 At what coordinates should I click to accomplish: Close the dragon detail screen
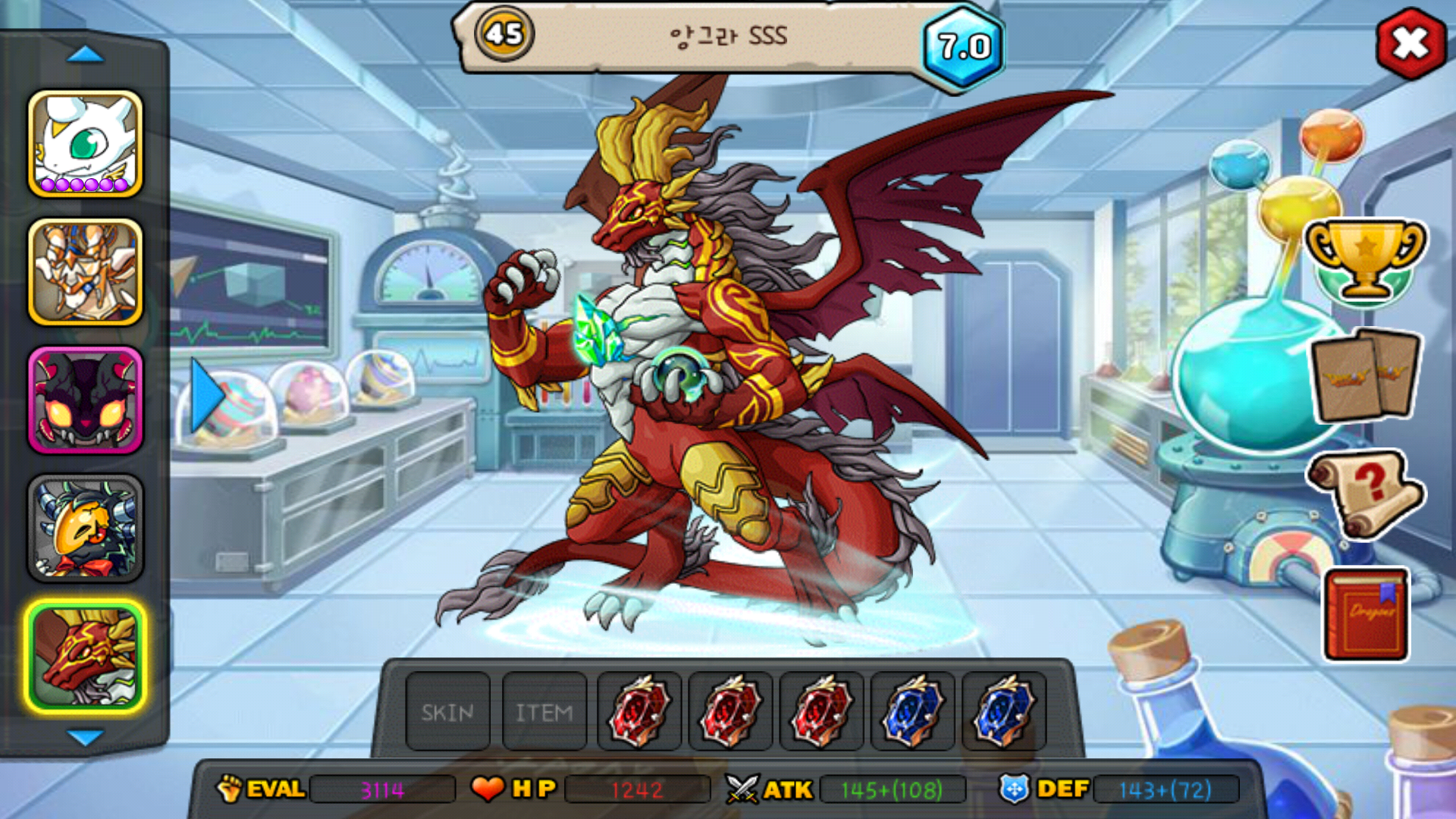[1410, 43]
